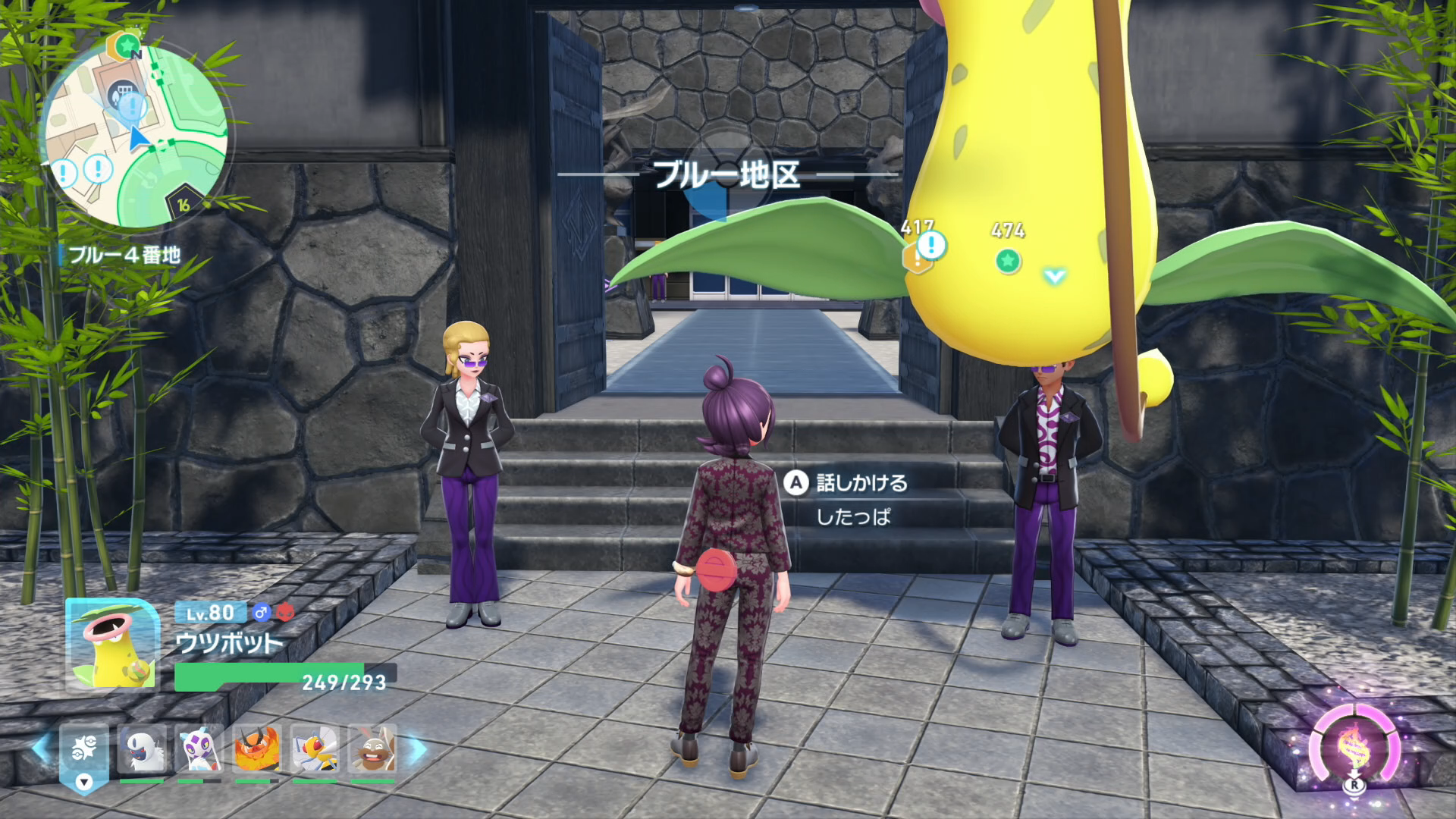Select the green star waypoint marker labeled 474

[1008, 261]
